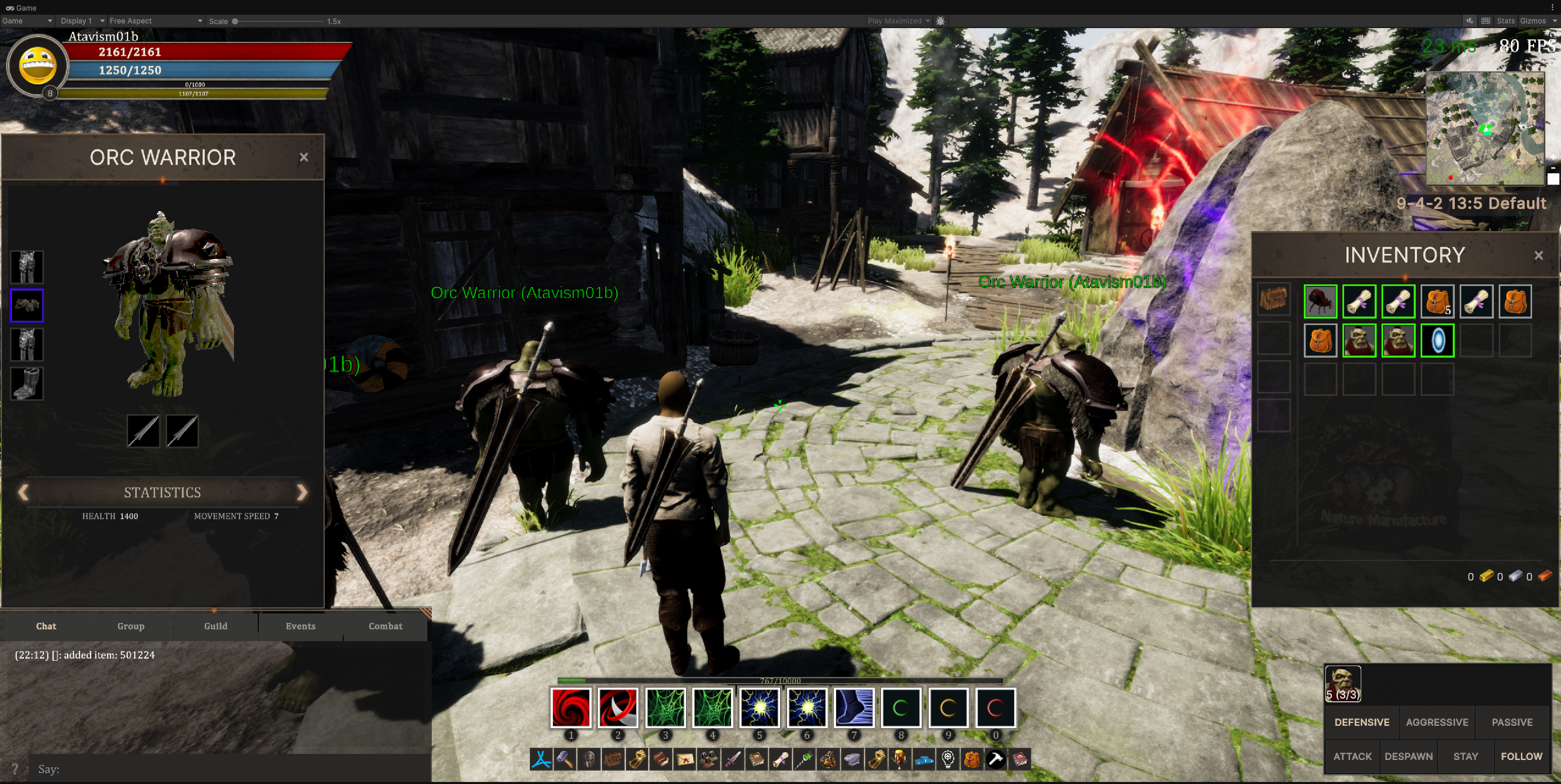Select the blue portal ring item
Viewport: 1561px width, 784px height.
point(1437,341)
